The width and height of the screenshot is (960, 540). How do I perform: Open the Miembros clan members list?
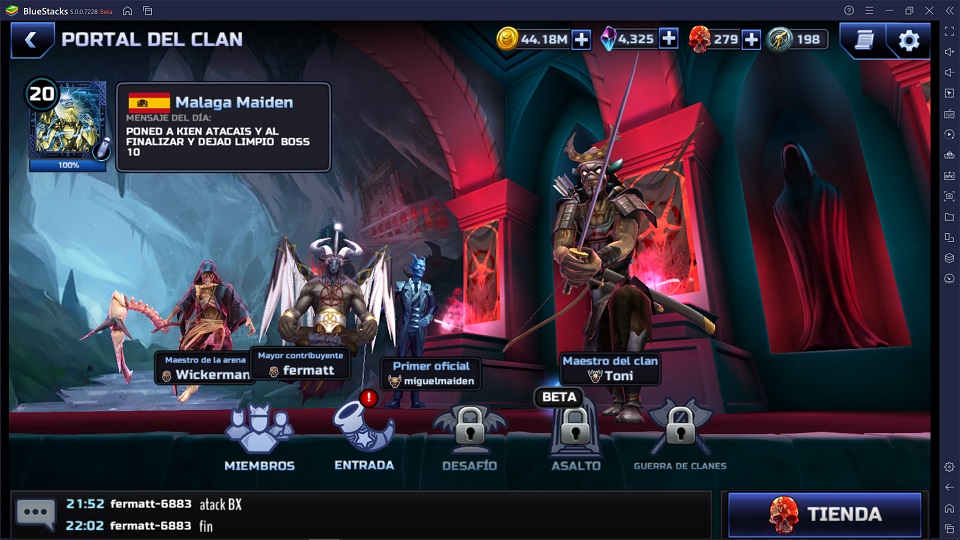[259, 438]
